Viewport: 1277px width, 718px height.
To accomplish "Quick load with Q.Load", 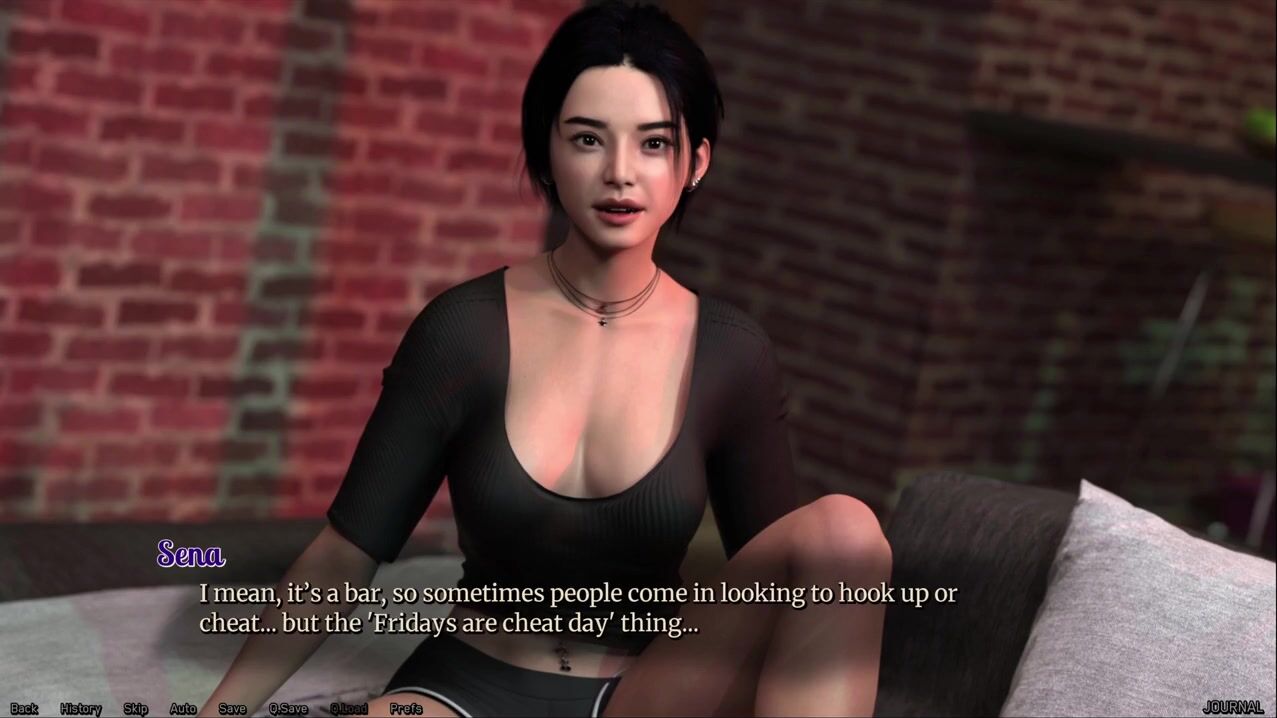I will pos(349,708).
